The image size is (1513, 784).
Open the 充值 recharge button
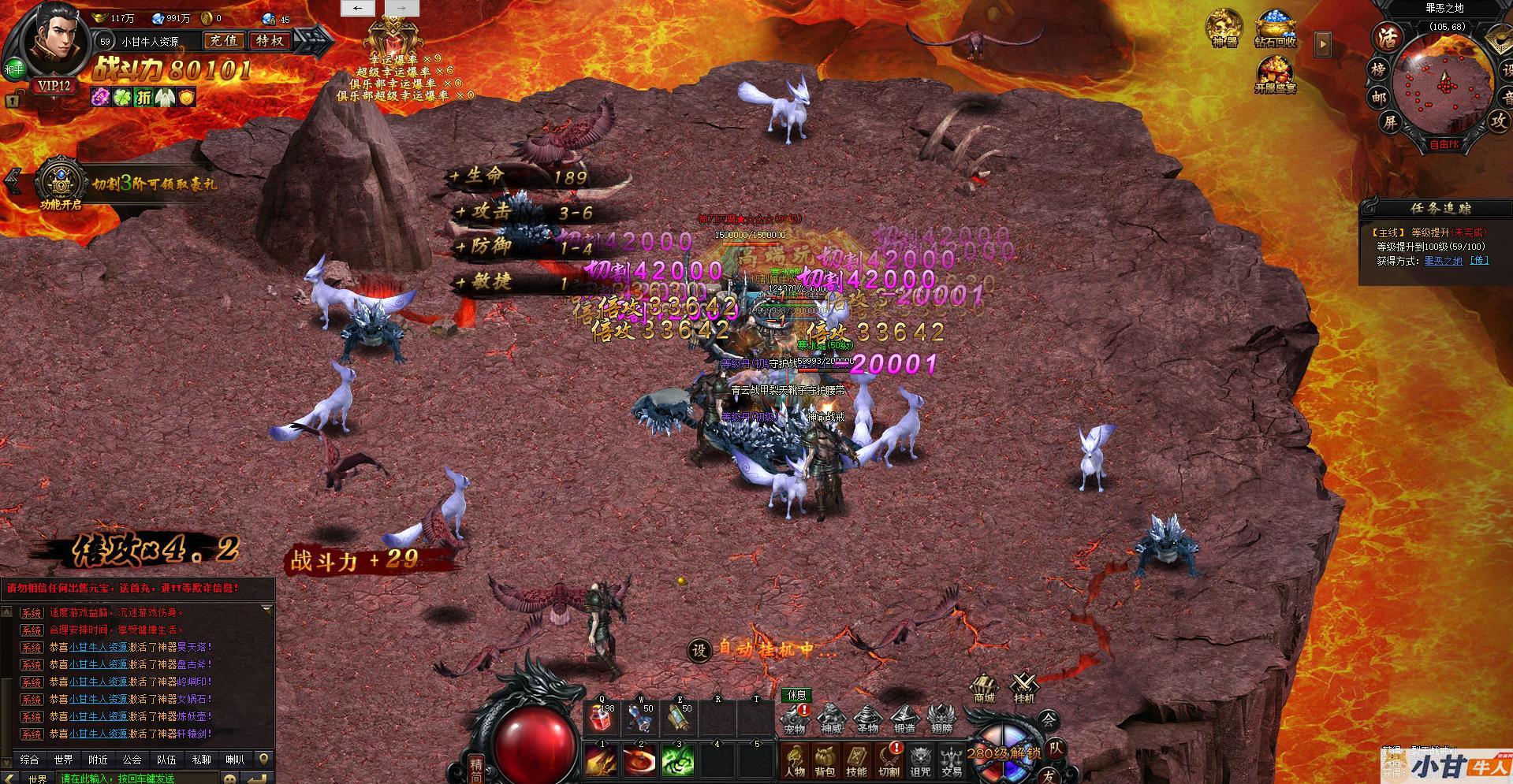click(223, 41)
